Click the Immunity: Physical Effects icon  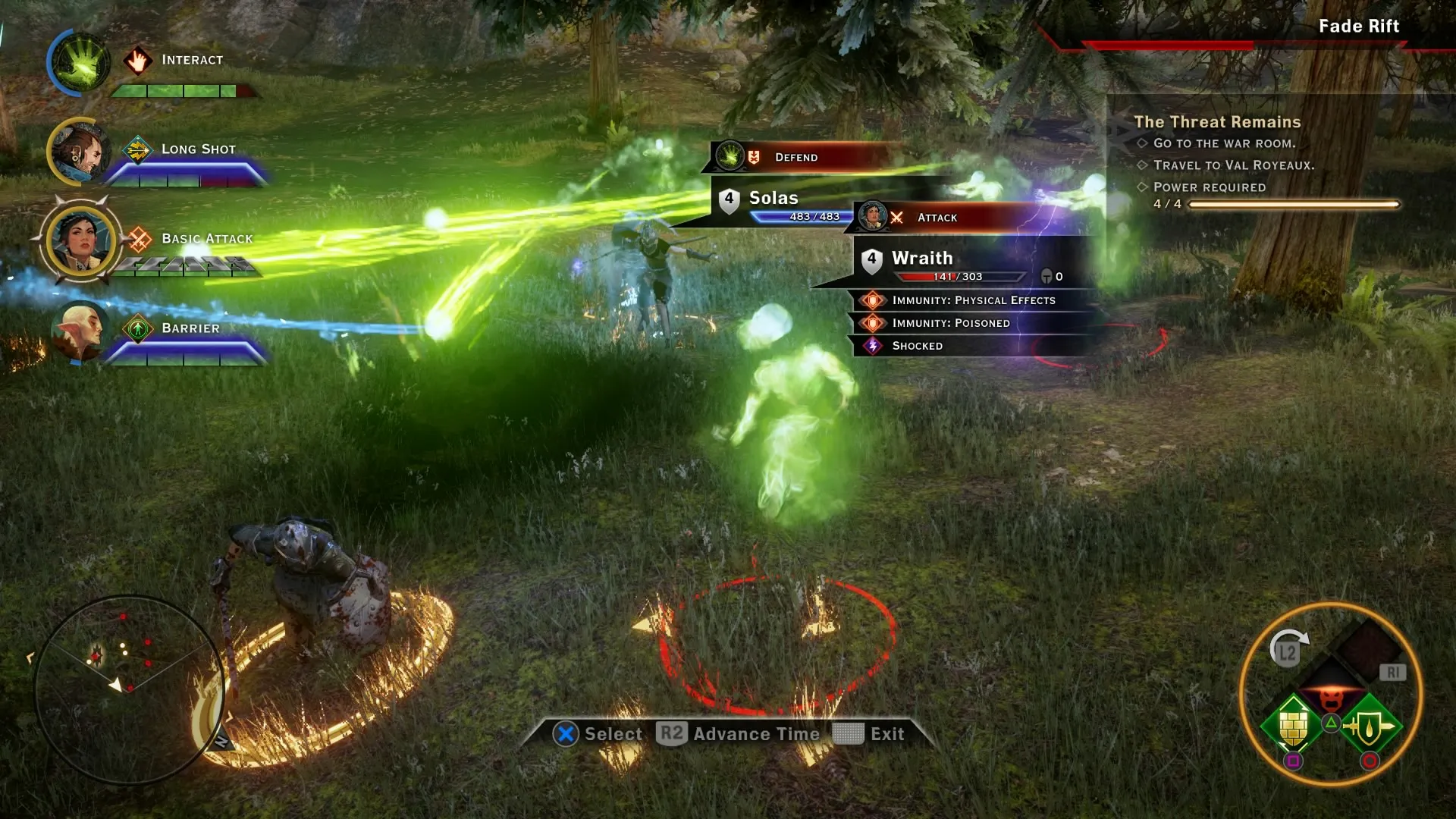coord(874,300)
